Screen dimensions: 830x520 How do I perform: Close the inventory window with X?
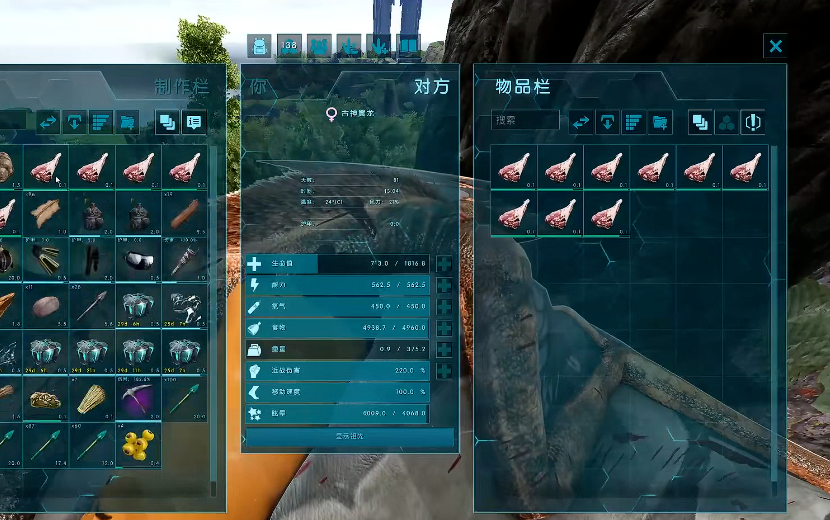(x=775, y=46)
